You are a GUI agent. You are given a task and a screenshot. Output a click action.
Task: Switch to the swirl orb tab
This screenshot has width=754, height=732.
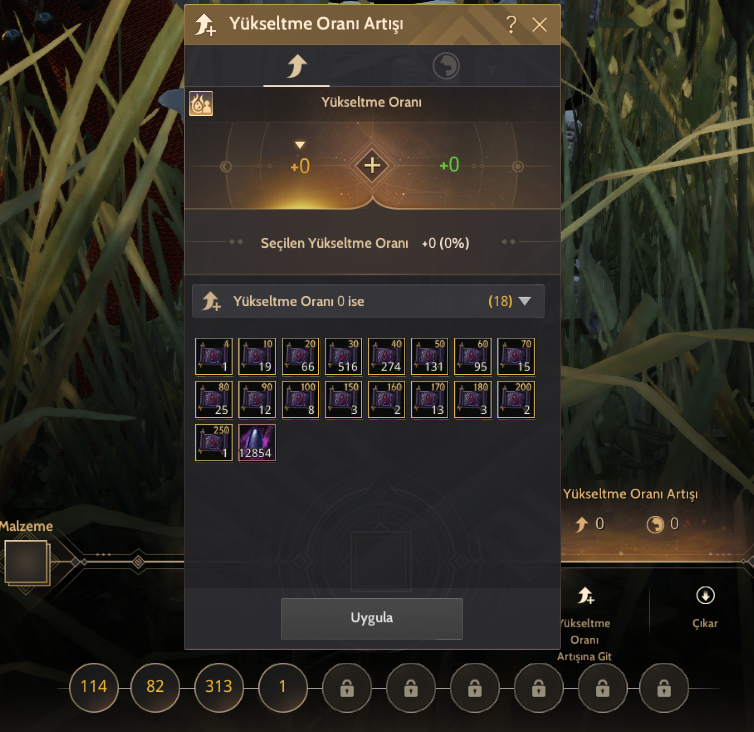[x=445, y=67]
